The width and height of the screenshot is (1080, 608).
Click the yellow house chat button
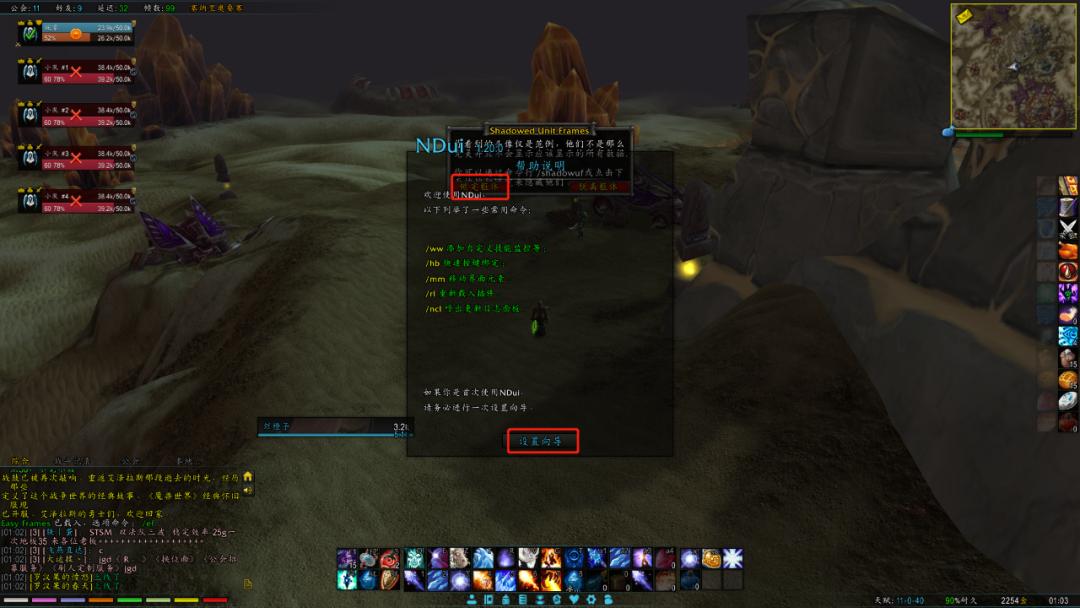pyautogui.click(x=248, y=476)
